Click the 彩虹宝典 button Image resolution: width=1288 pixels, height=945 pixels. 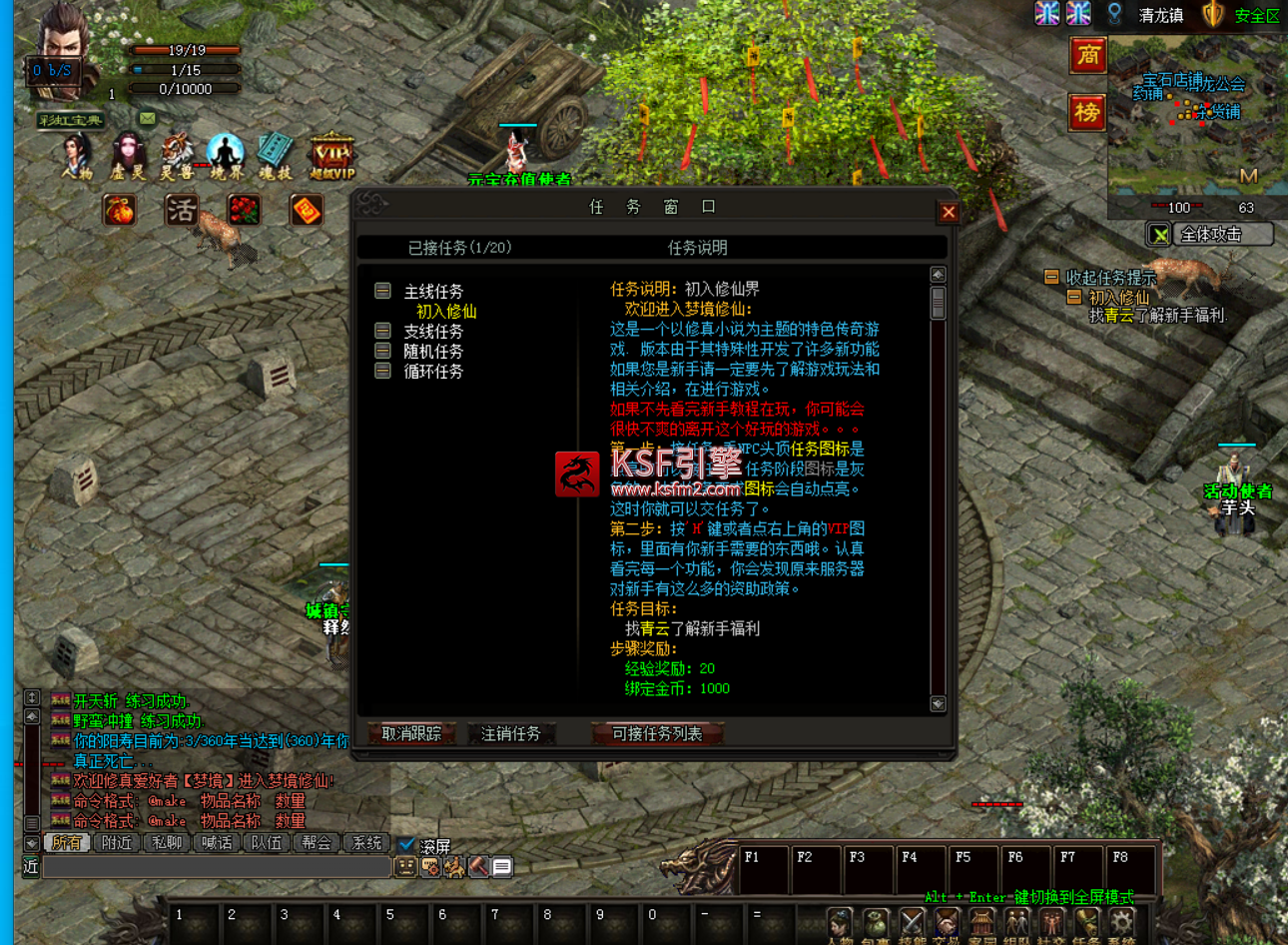tap(70, 120)
